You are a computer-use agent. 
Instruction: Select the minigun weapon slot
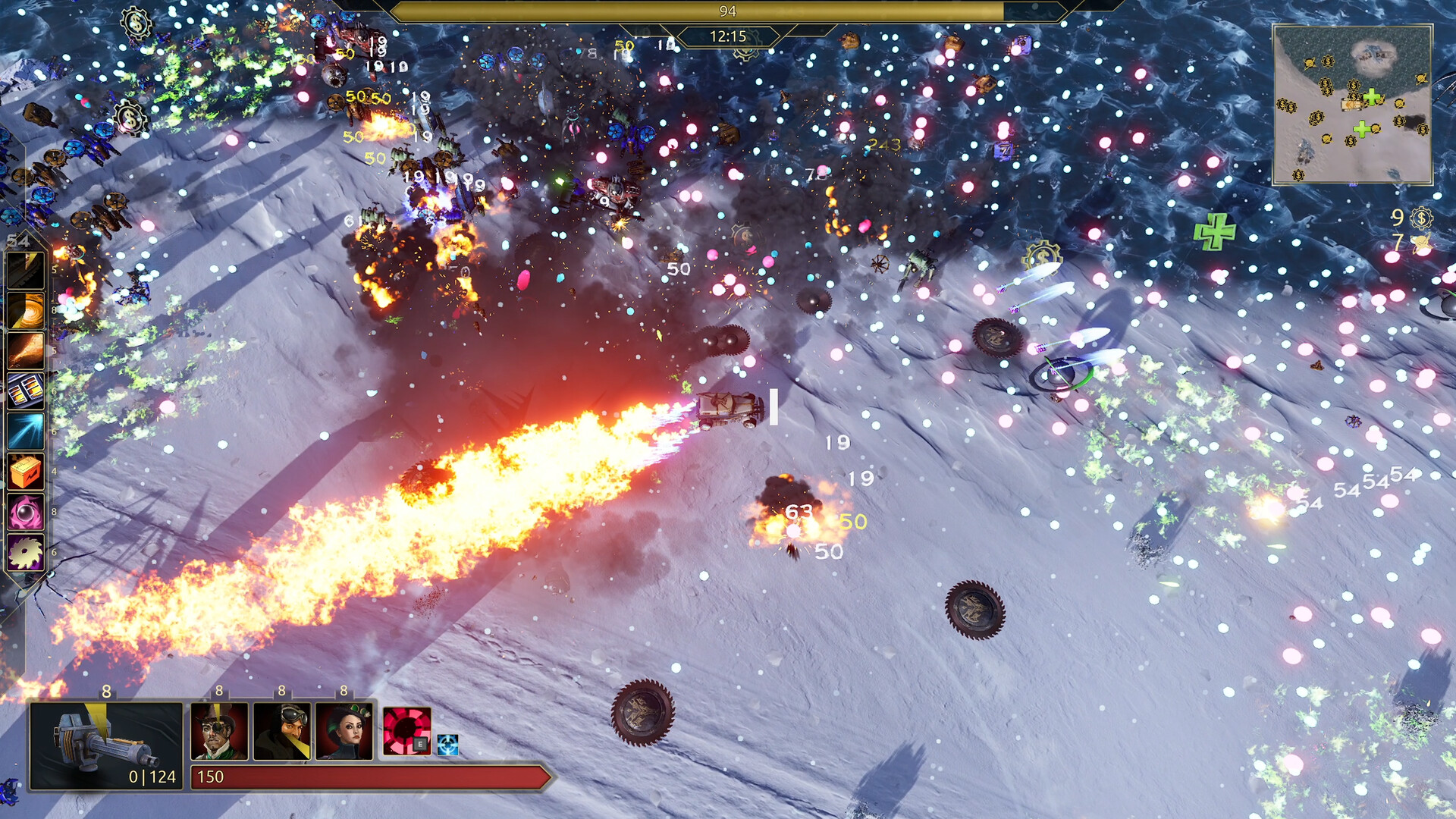tap(106, 745)
